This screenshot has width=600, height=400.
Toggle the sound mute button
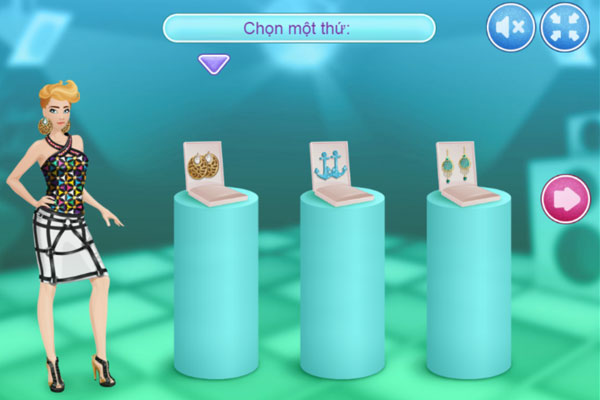point(511,27)
